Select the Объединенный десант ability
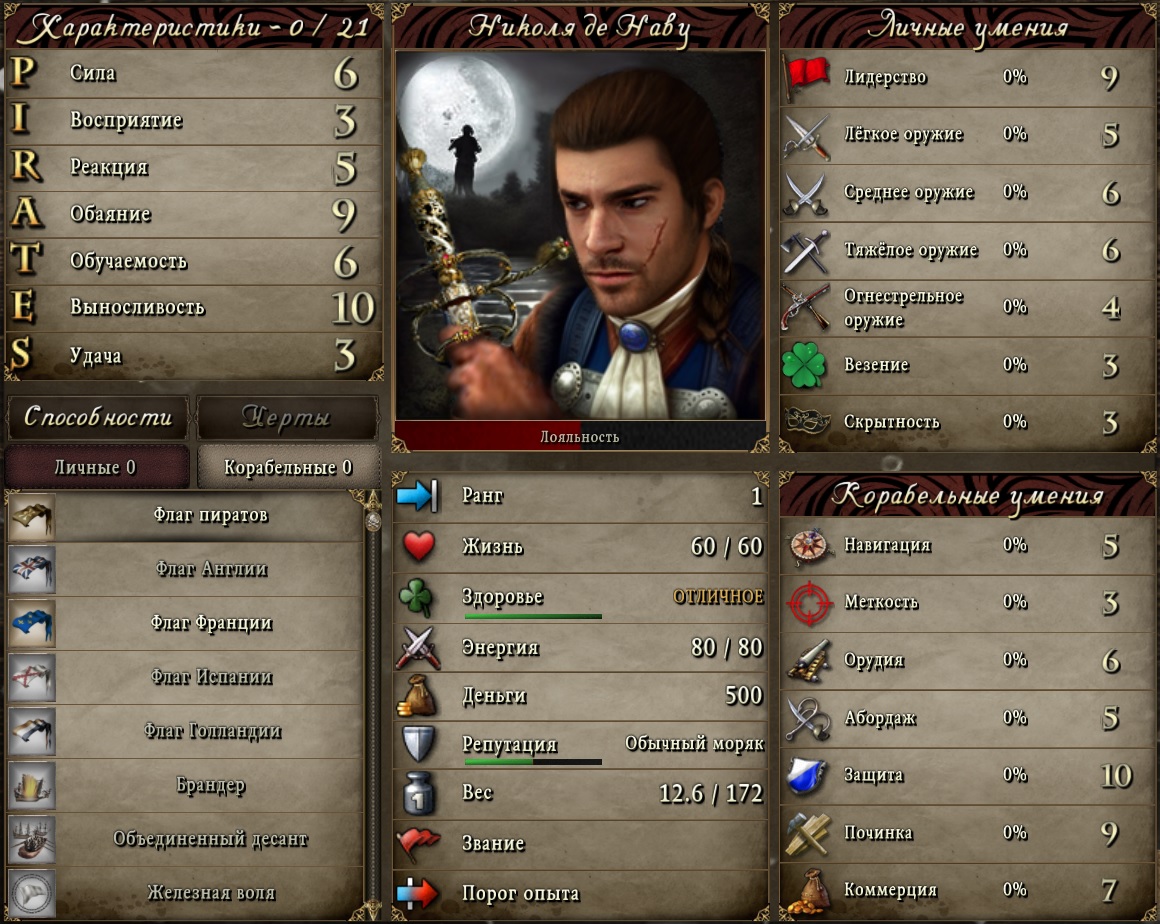This screenshot has height=924, width=1160. [x=185, y=840]
